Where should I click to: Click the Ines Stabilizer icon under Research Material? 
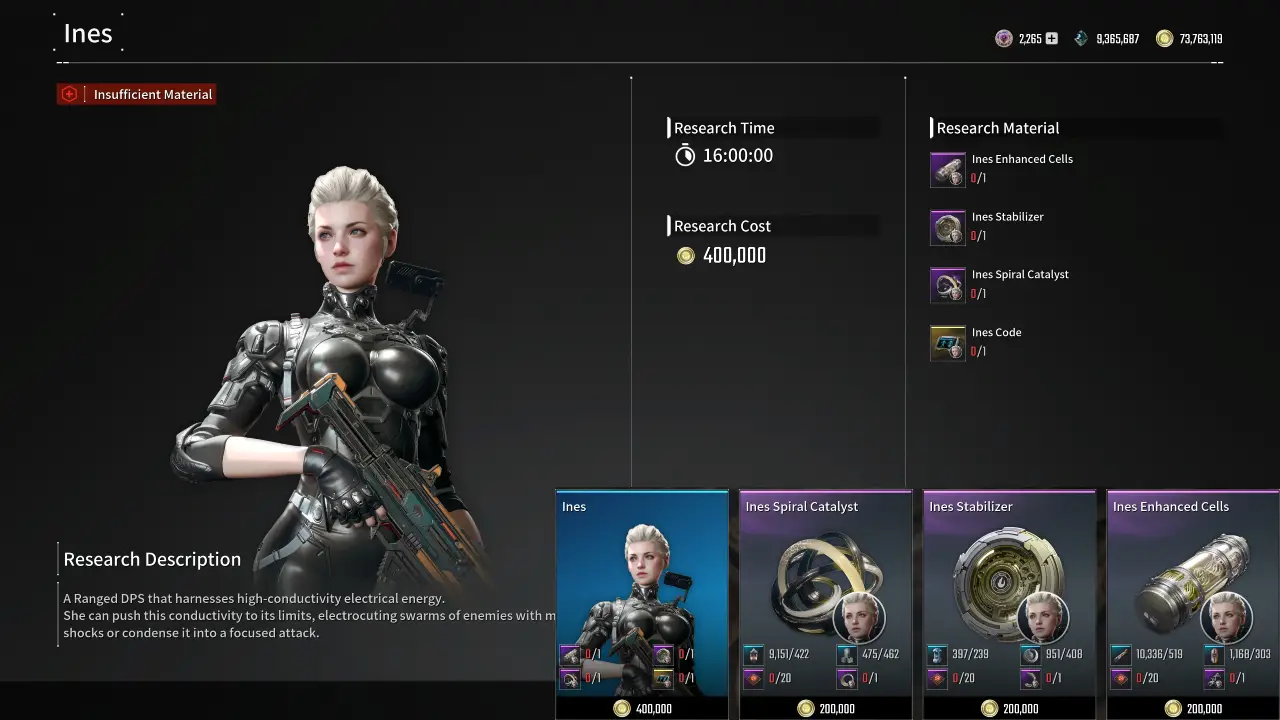[x=947, y=227]
